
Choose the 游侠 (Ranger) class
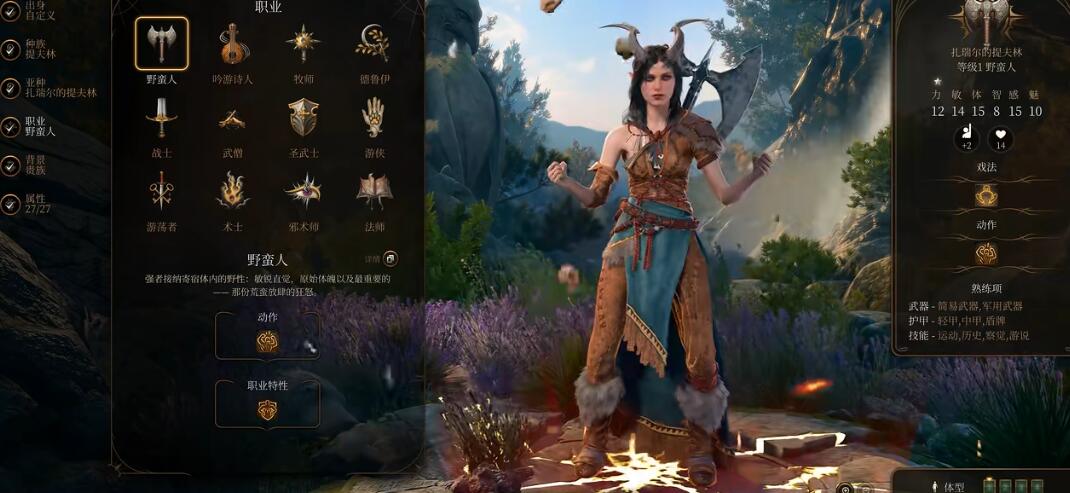(x=373, y=118)
